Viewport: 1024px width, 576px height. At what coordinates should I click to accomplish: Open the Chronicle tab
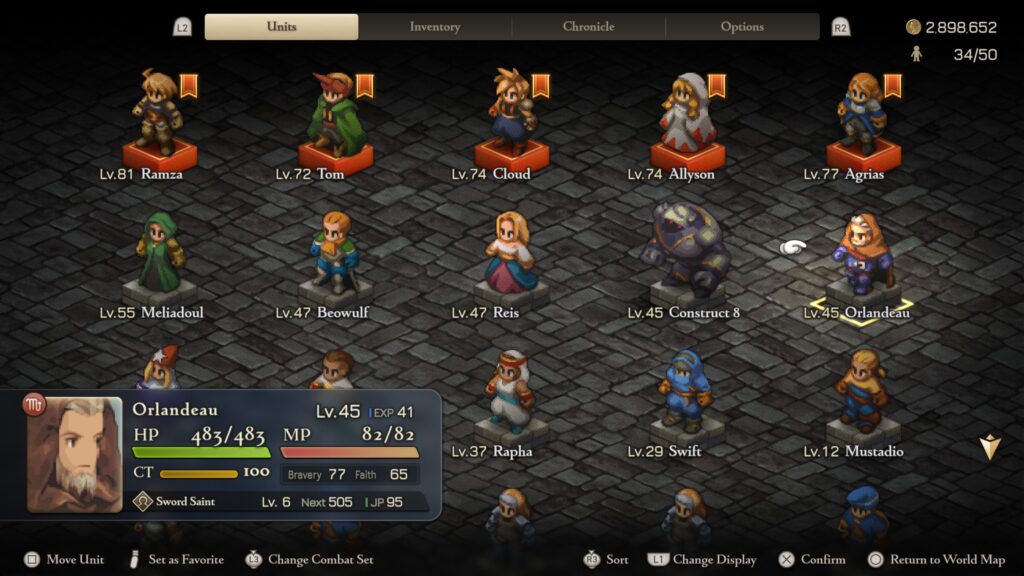tap(588, 27)
